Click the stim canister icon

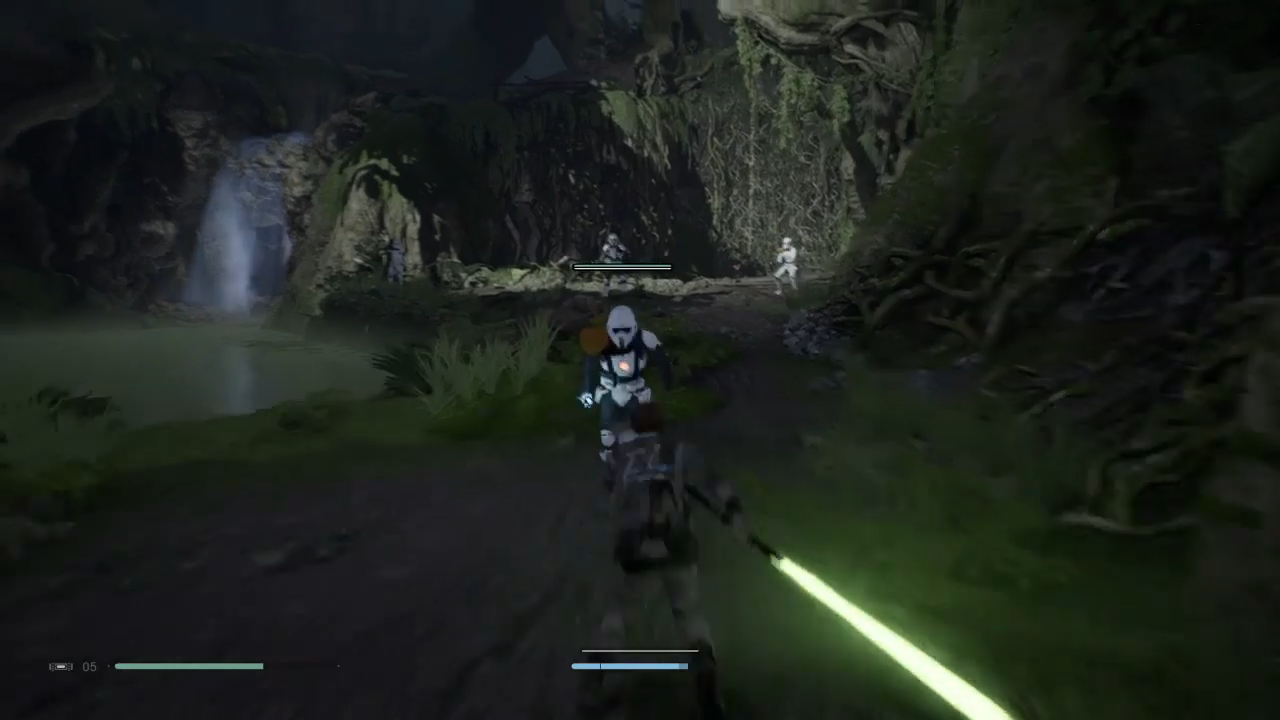(60, 666)
